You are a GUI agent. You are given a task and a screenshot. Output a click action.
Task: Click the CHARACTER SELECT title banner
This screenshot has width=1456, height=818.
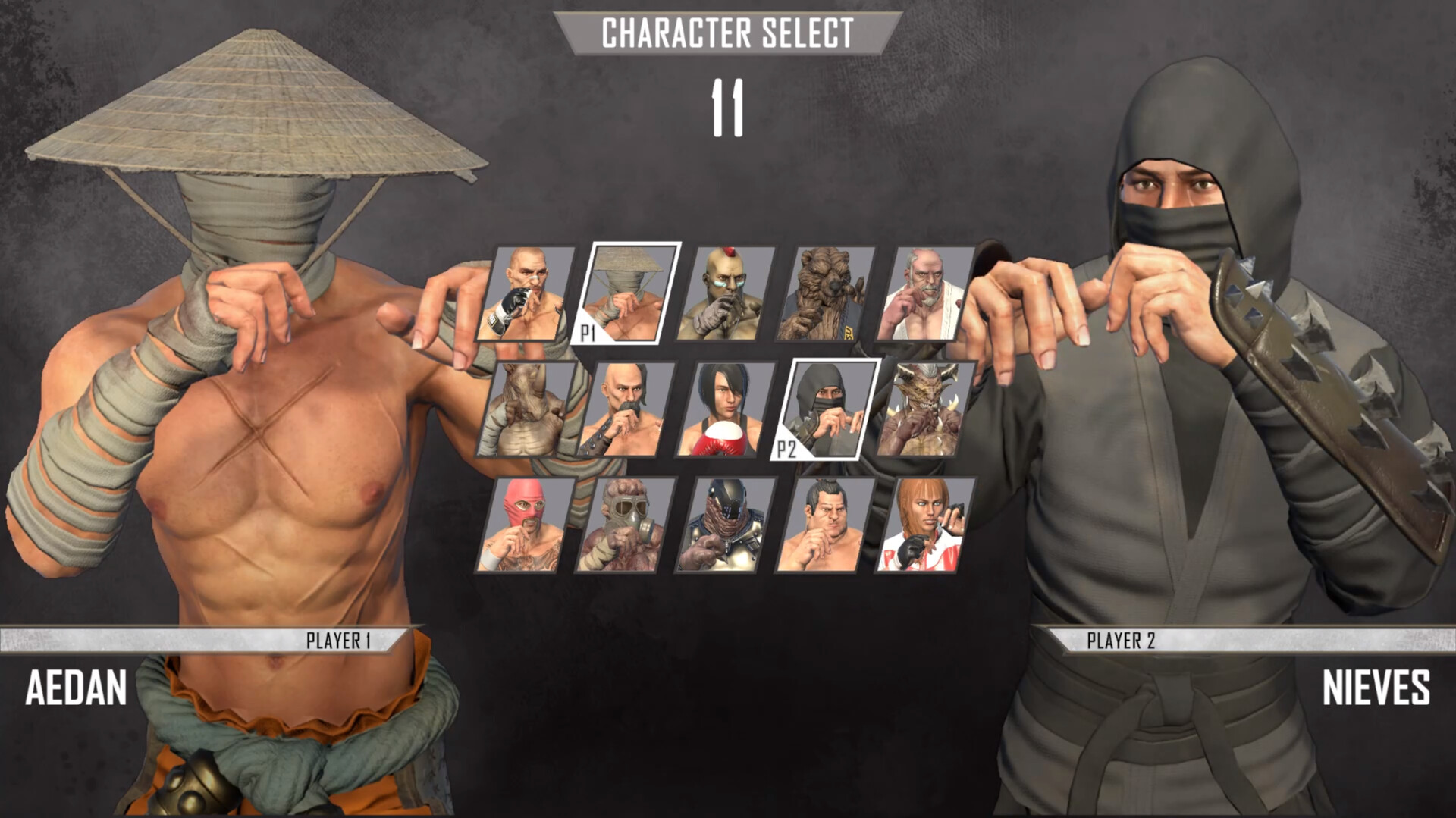point(727,33)
